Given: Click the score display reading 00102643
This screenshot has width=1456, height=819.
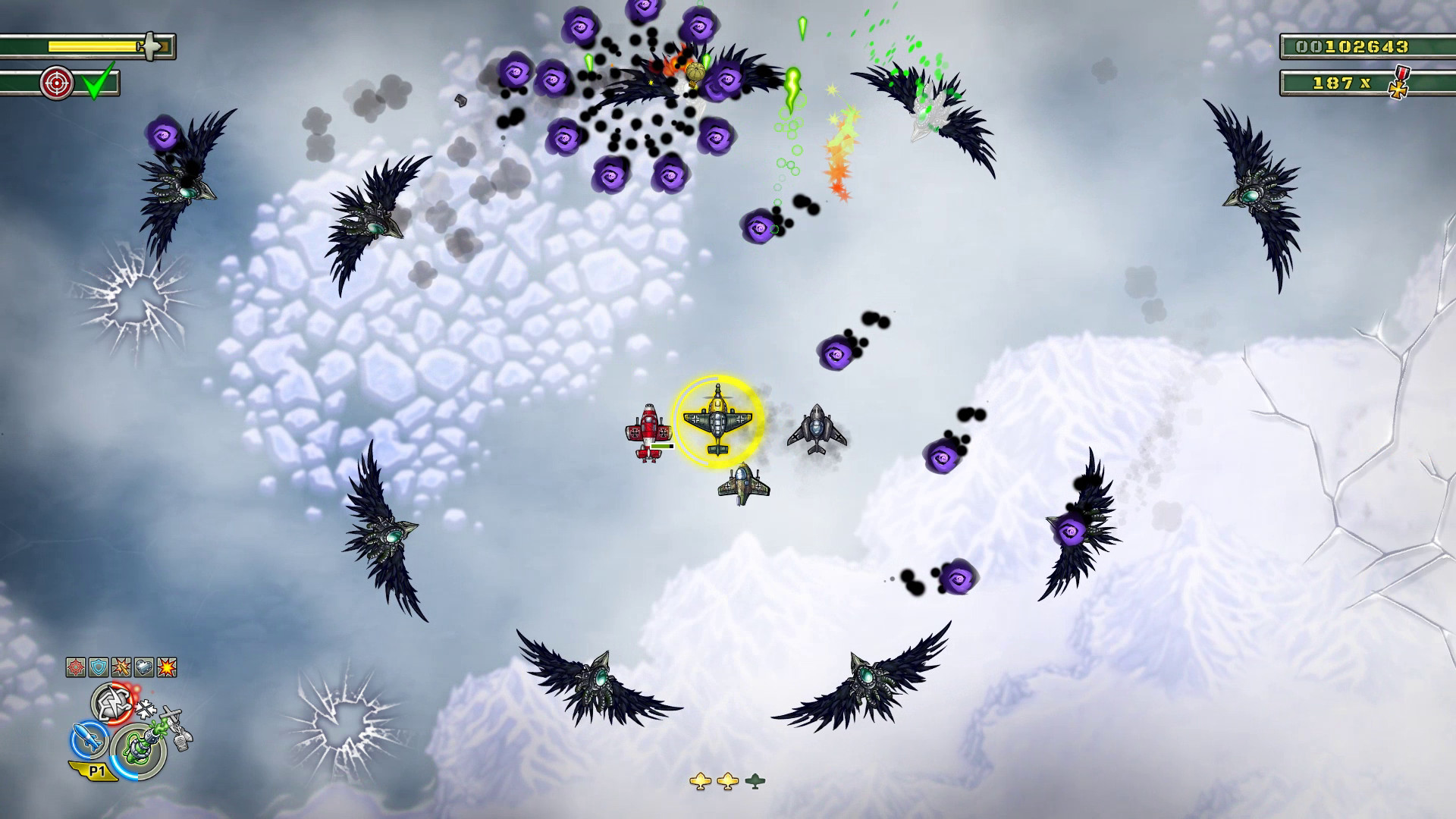Looking at the screenshot, I should [1354, 47].
